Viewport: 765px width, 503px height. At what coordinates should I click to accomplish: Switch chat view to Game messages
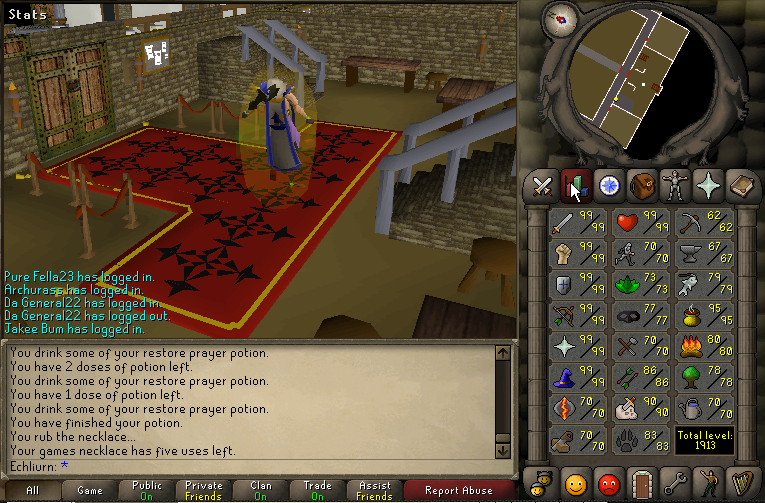(90, 490)
